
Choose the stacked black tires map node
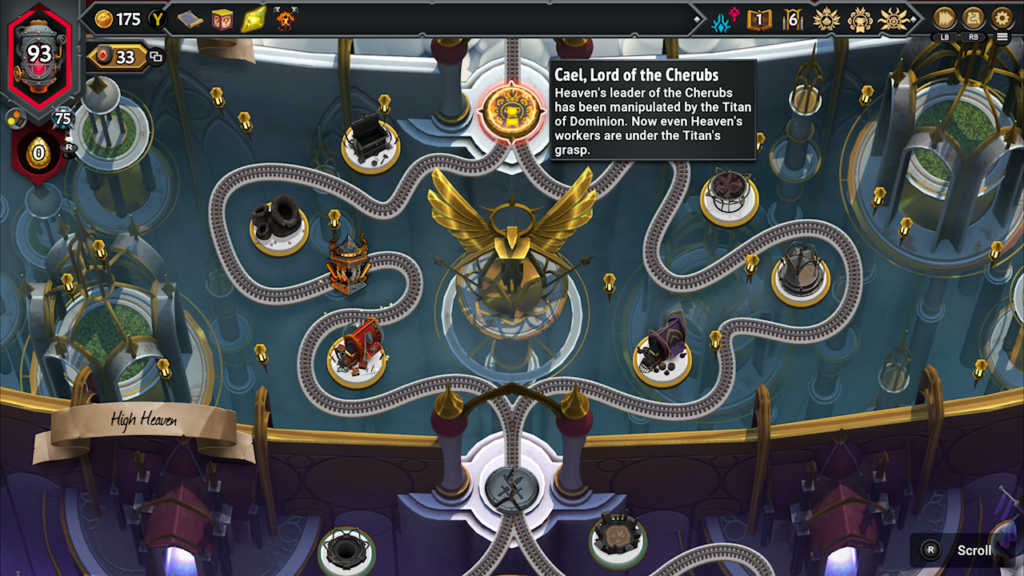pos(278,220)
